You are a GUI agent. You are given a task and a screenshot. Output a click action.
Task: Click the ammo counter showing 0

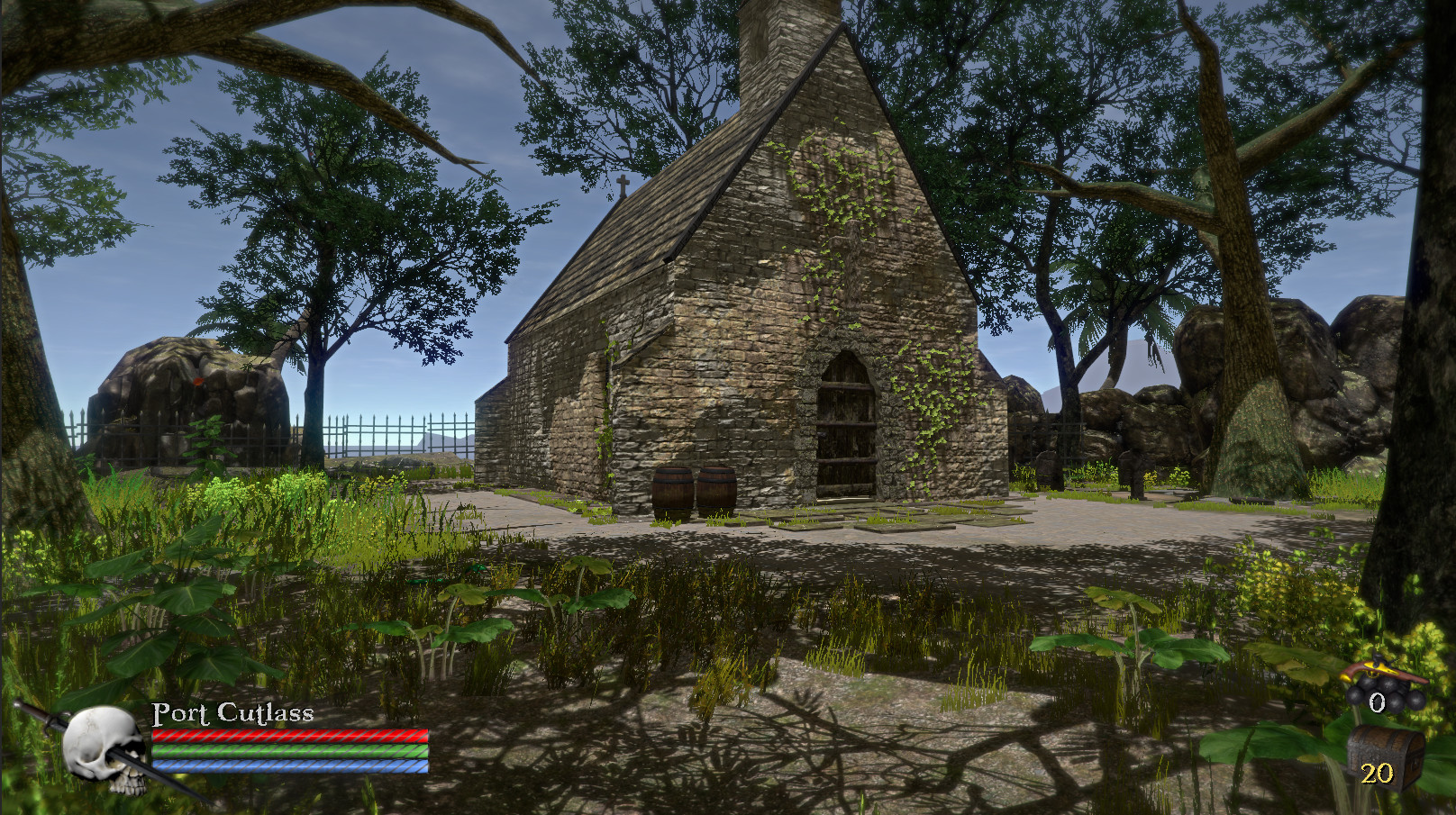click(1376, 701)
